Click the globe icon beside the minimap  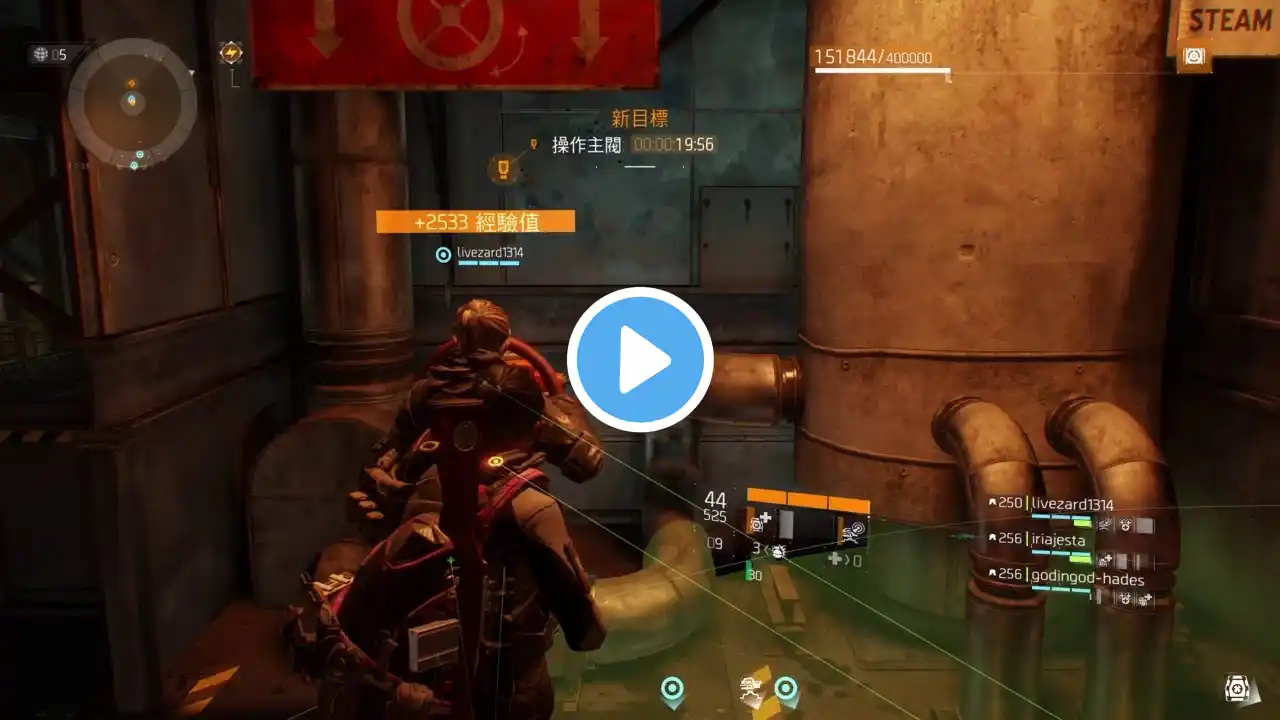(x=41, y=54)
